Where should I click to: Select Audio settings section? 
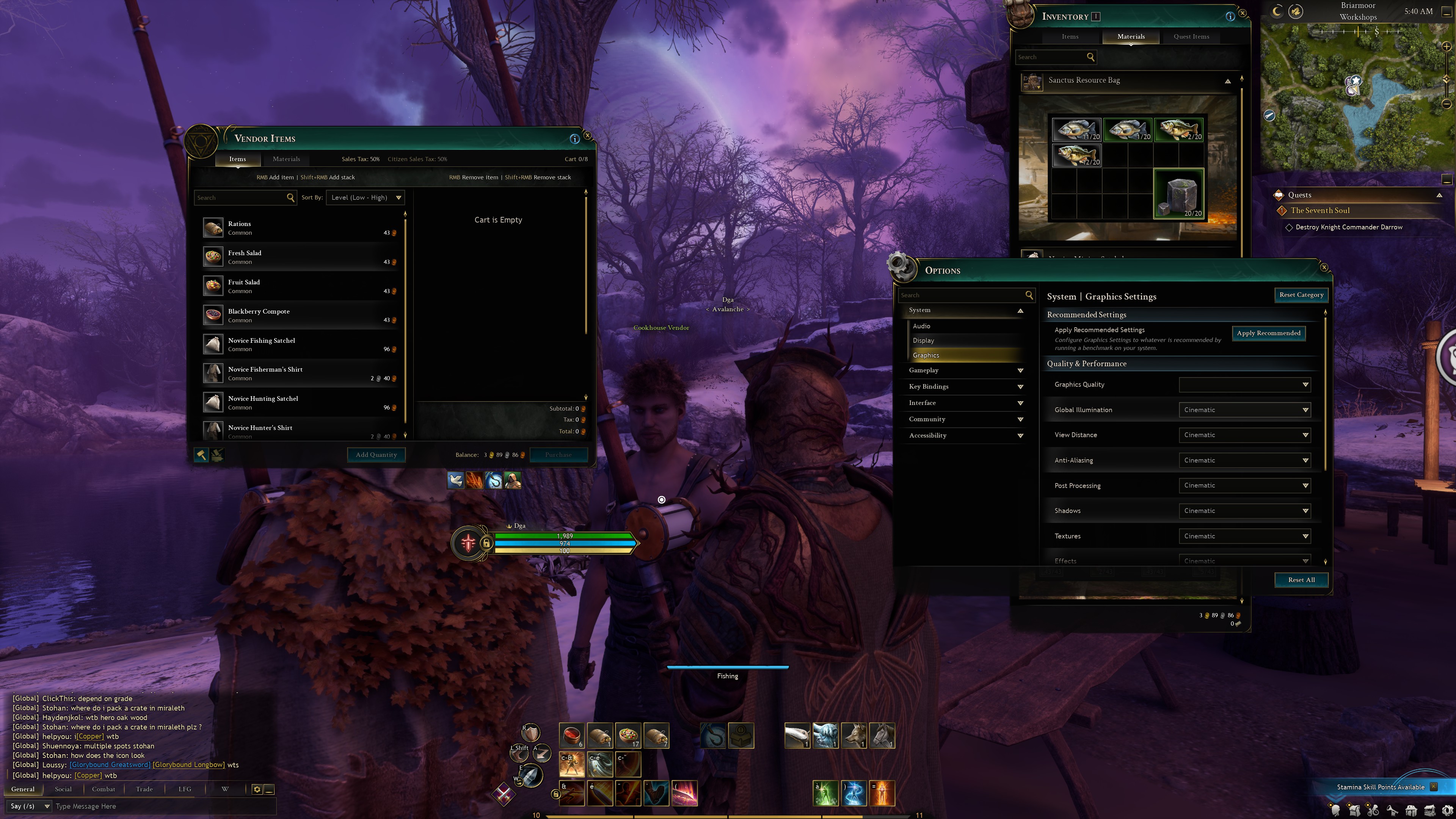(x=921, y=326)
